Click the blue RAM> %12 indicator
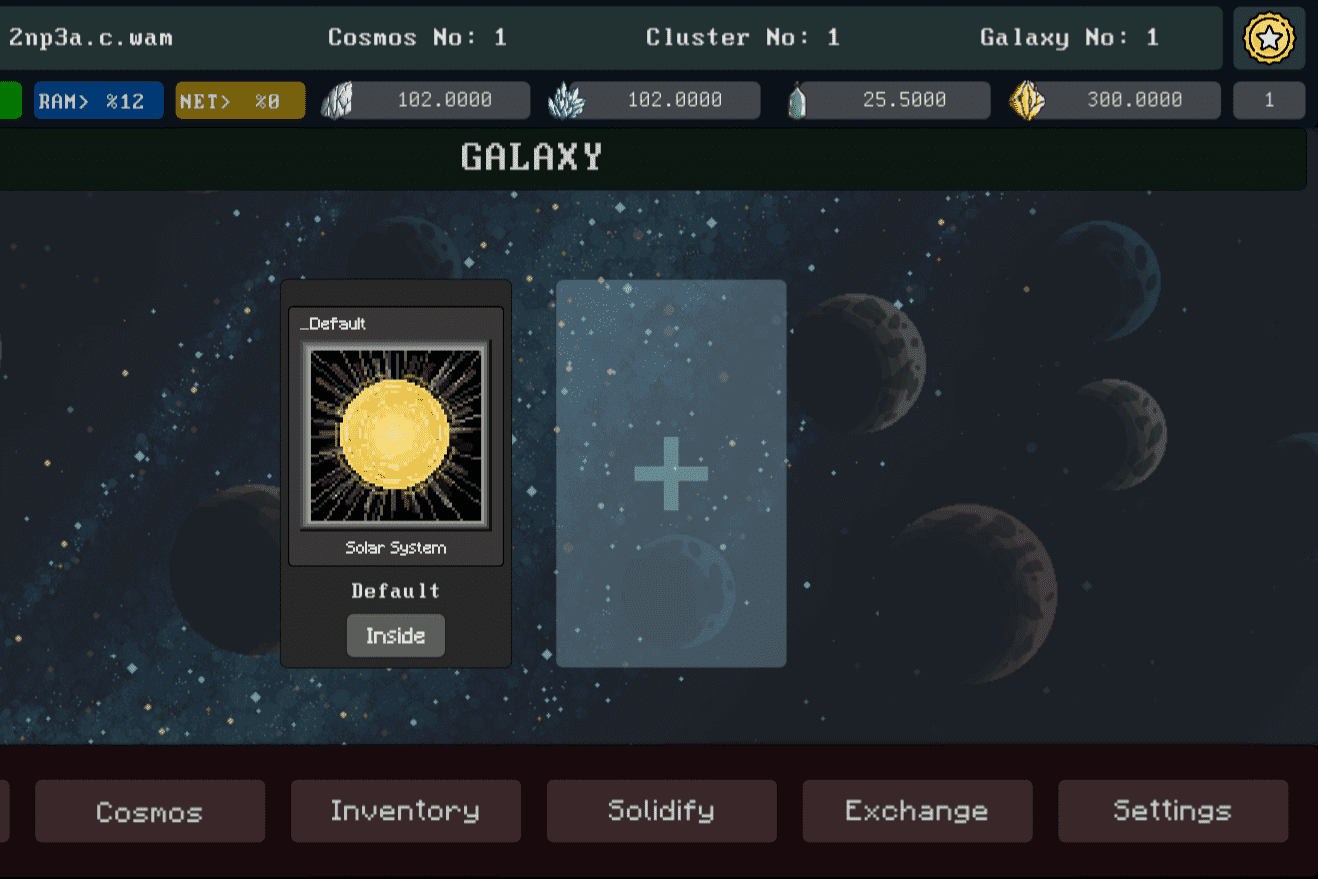The height and width of the screenshot is (879, 1318). click(x=98, y=99)
